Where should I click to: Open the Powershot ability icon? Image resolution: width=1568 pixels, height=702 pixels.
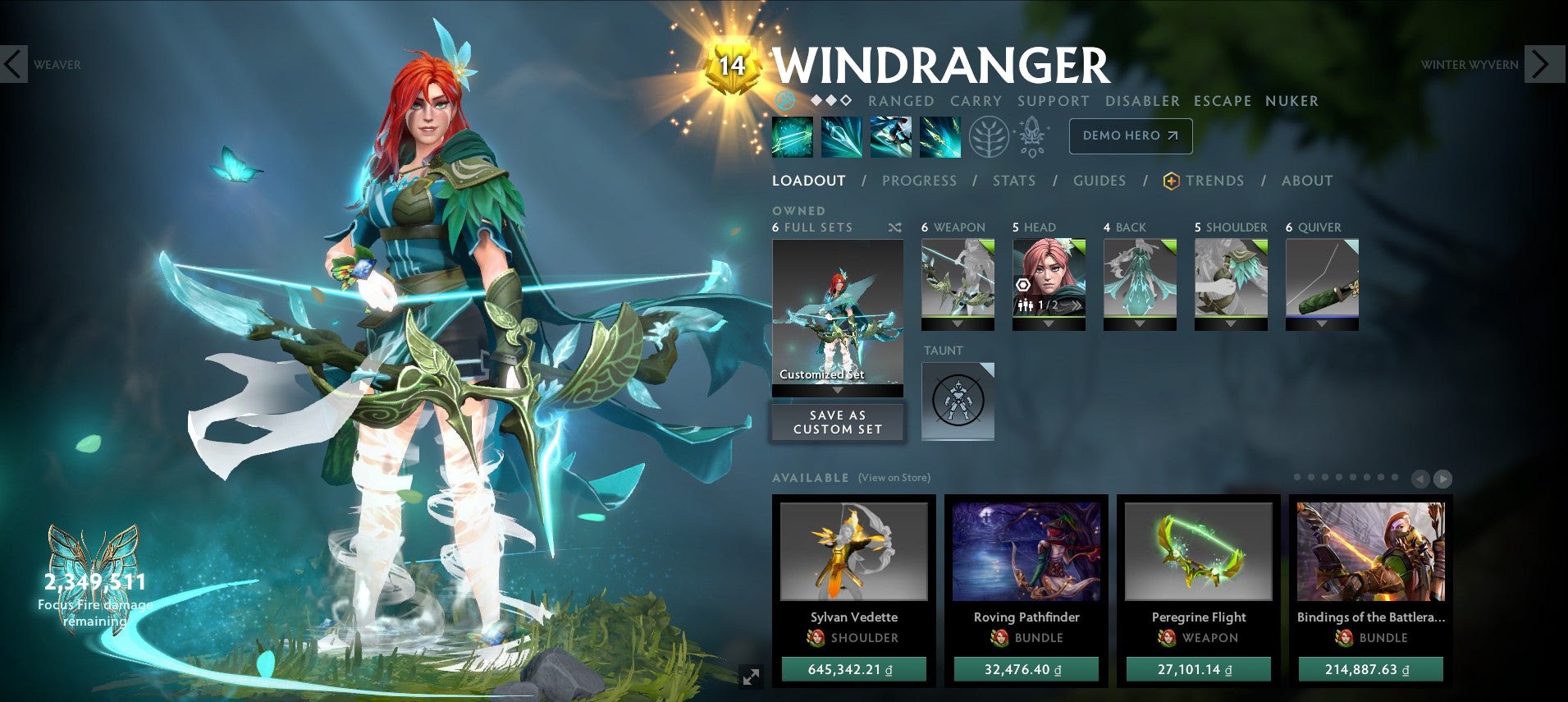[840, 137]
